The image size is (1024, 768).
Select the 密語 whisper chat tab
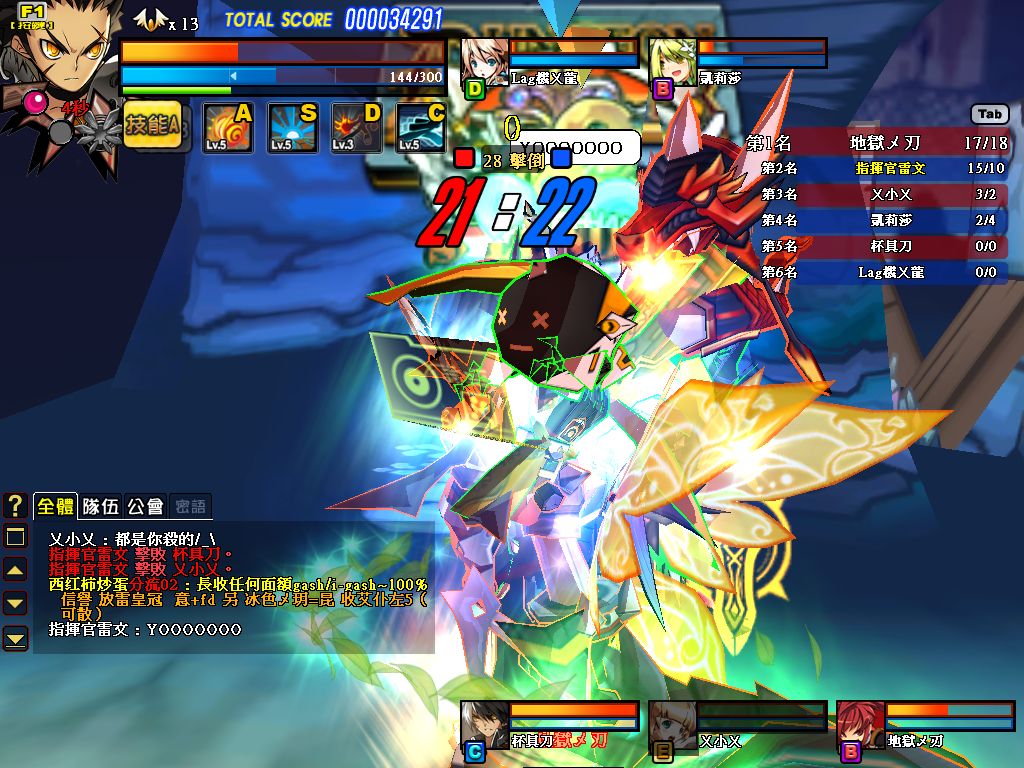[x=189, y=506]
